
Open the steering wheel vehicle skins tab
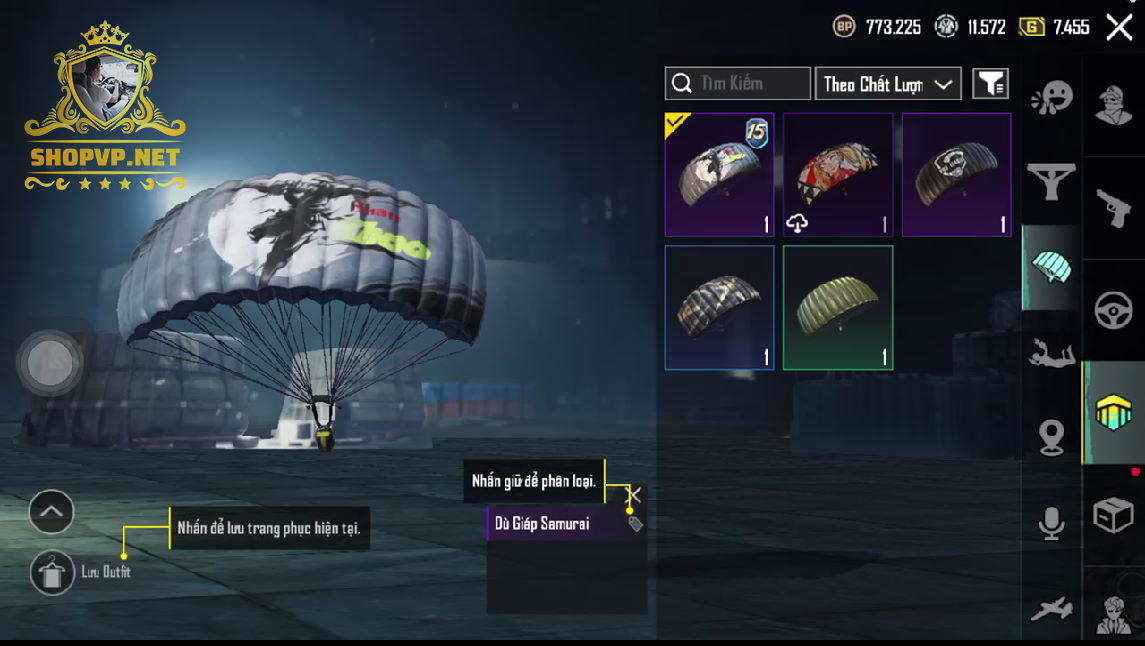pyautogui.click(x=1114, y=311)
